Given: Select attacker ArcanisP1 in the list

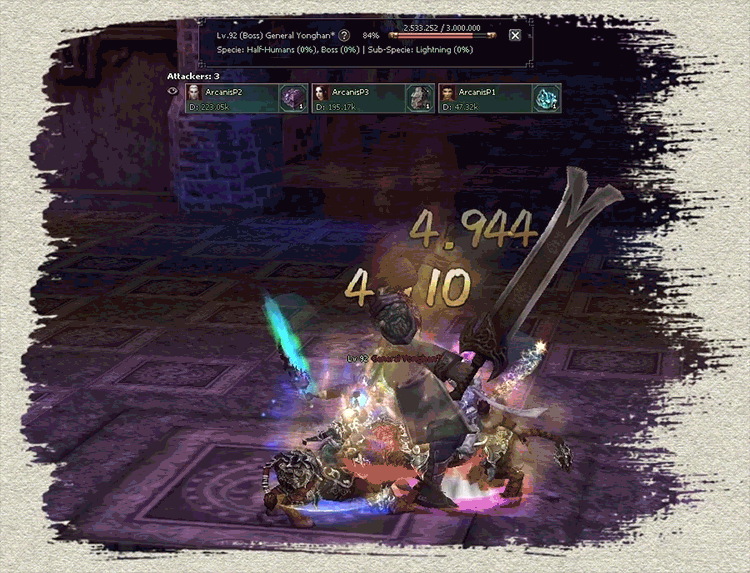Looking at the screenshot, I should [482, 97].
